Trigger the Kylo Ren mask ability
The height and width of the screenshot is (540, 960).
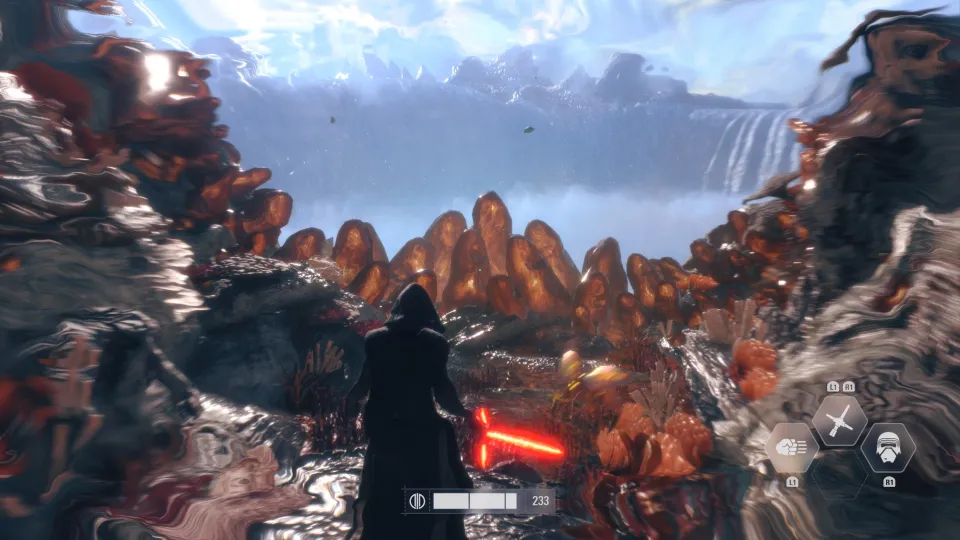point(888,448)
